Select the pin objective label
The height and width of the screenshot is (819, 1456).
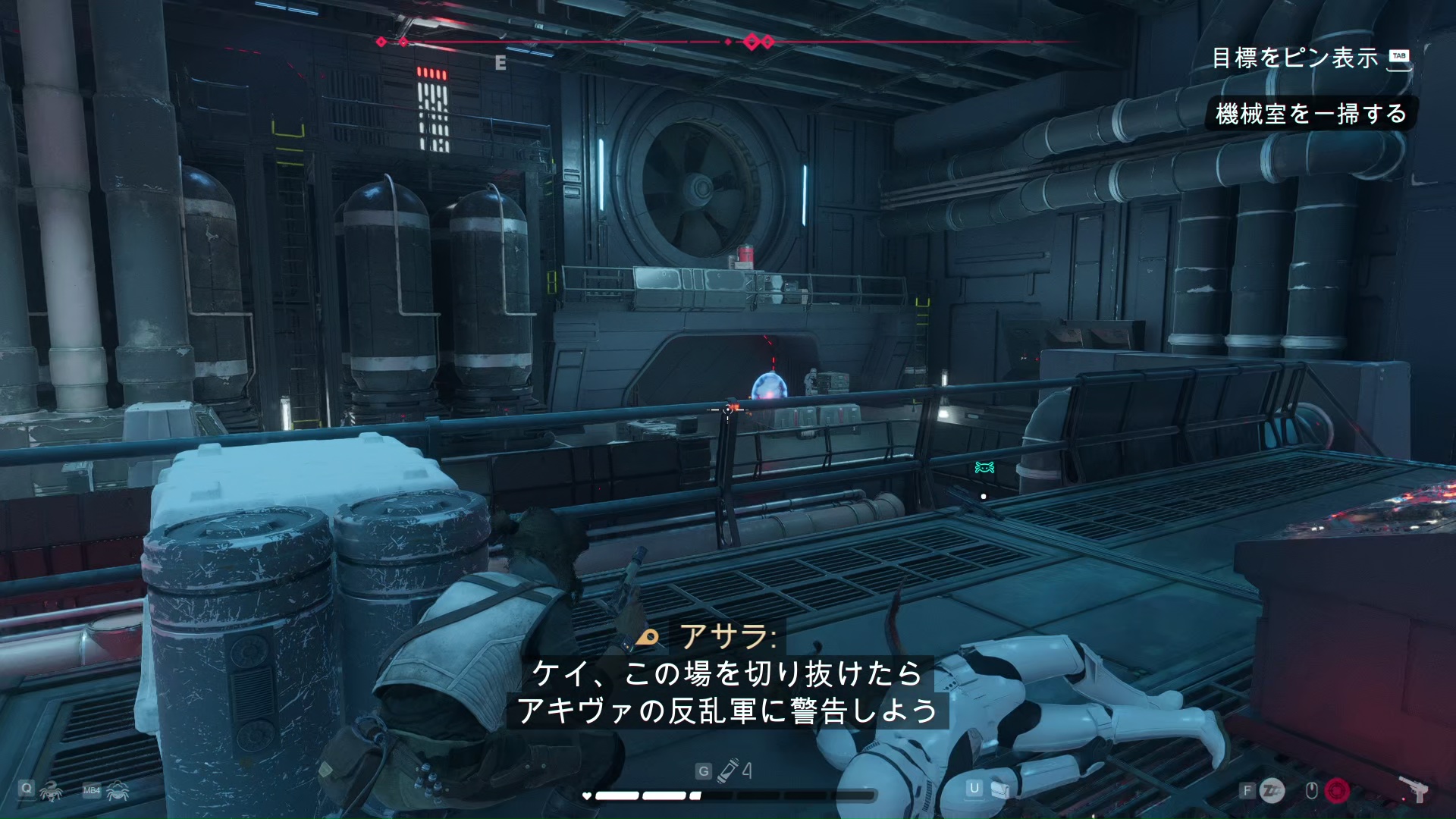coord(1294,58)
